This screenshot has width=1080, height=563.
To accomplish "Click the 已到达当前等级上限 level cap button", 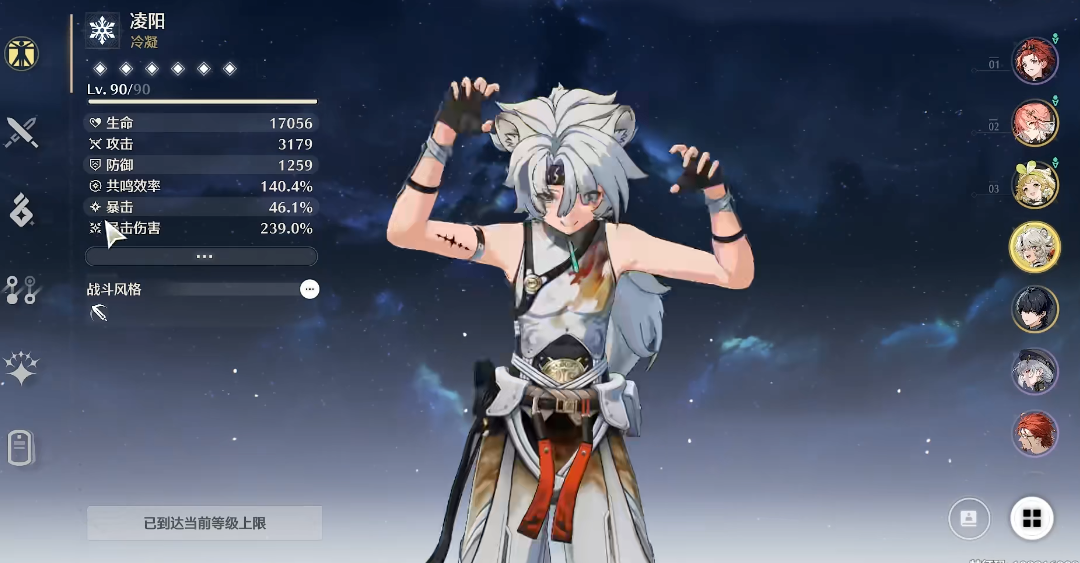I will pyautogui.click(x=204, y=523).
